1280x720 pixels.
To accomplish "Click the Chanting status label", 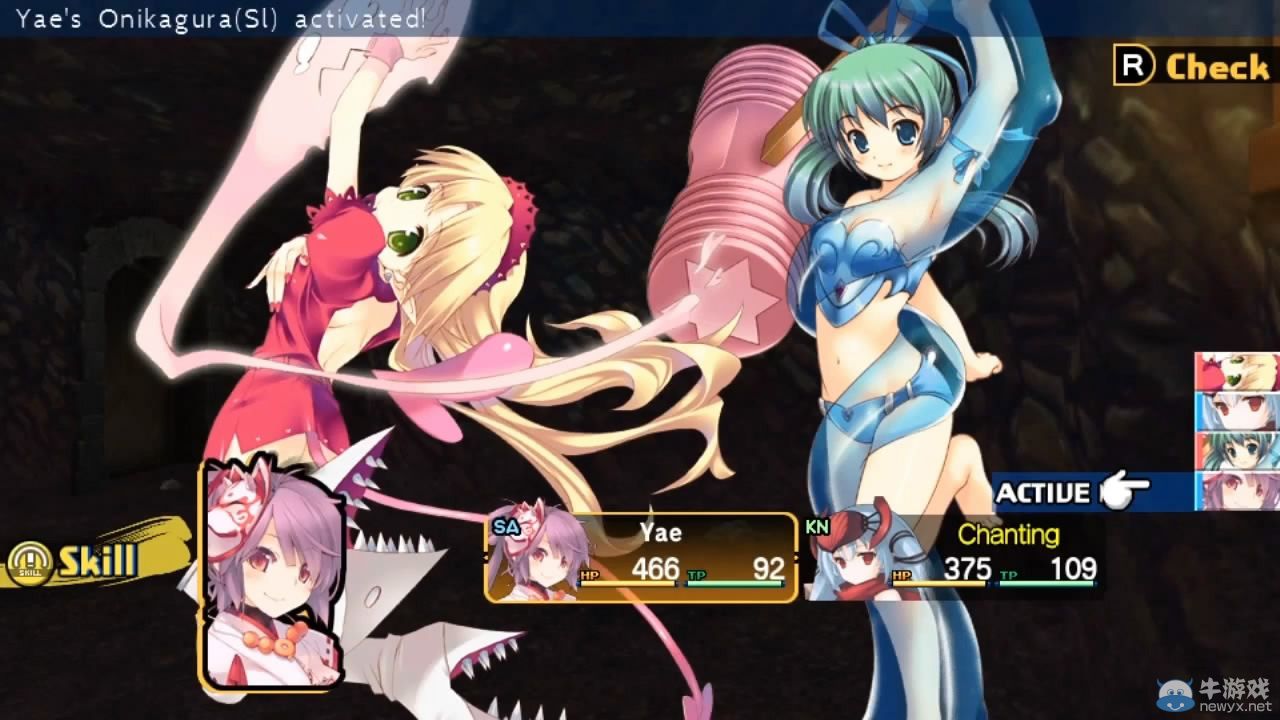I will click(x=1010, y=536).
